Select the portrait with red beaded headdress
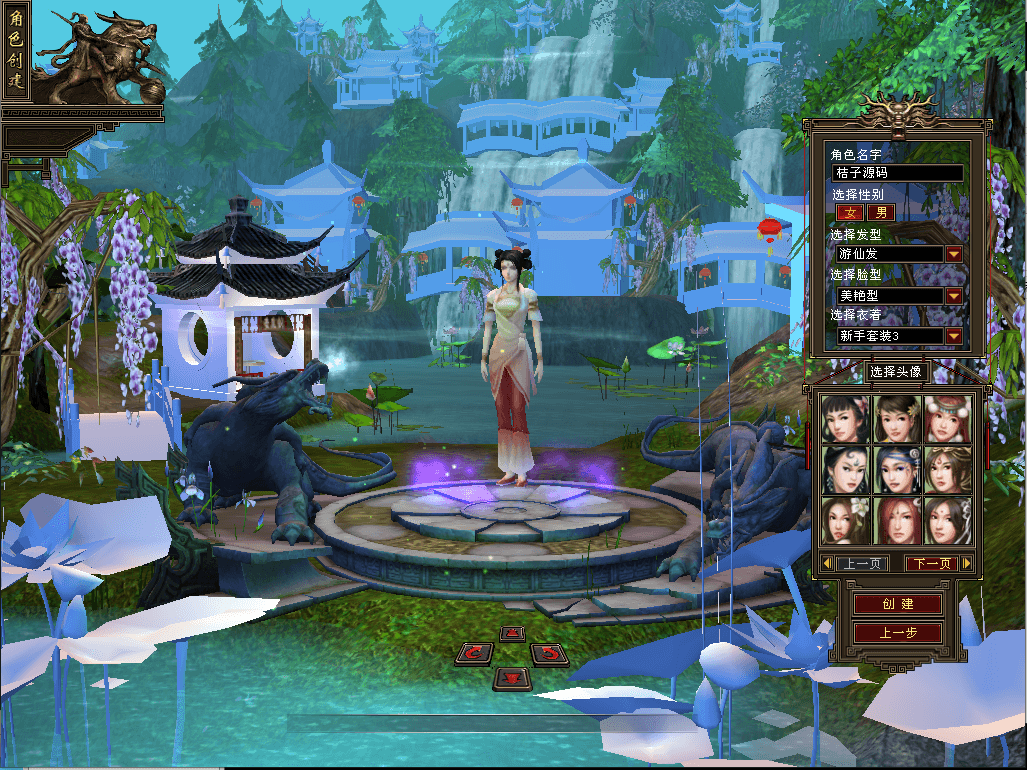This screenshot has height=770, width=1027. [x=947, y=418]
